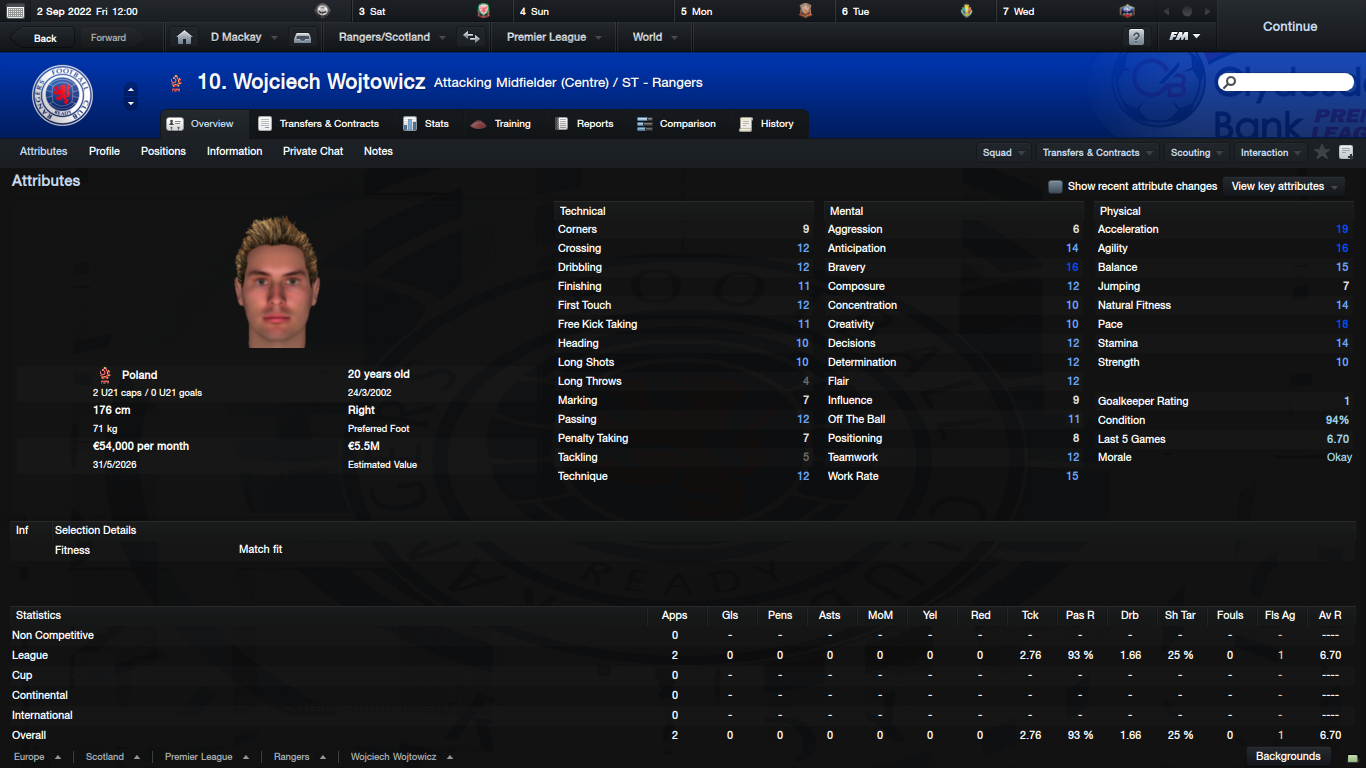Open the home icon in the navigation bar
This screenshot has width=1366, height=768.
(x=184, y=37)
